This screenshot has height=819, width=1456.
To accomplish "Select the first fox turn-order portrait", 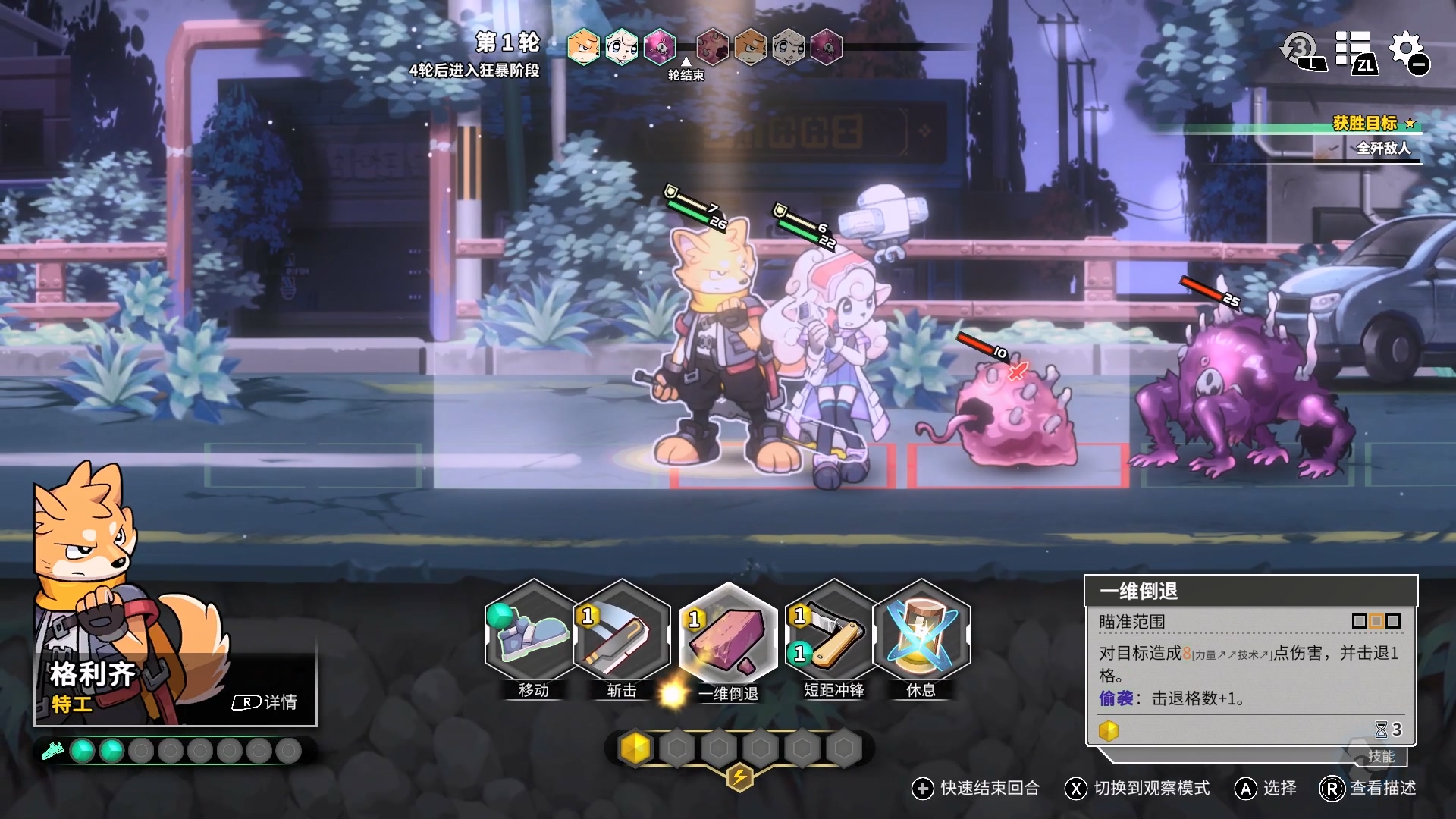I will 583,47.
